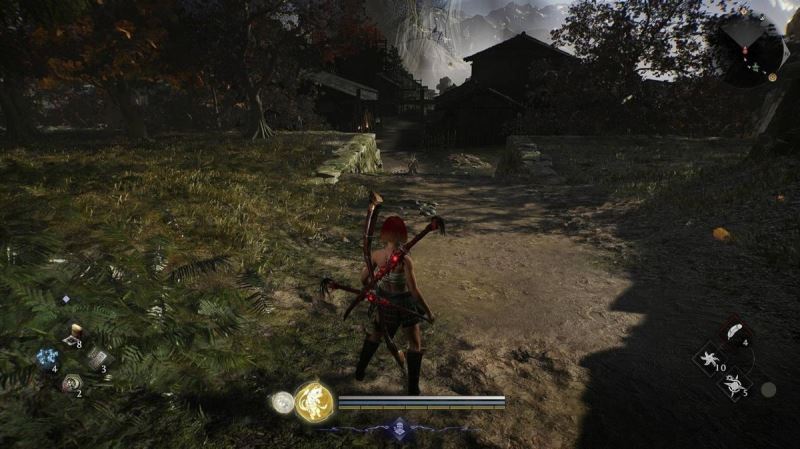Use the elixir cup item with 8
Viewport: 800px width, 449px height.
click(x=73, y=333)
